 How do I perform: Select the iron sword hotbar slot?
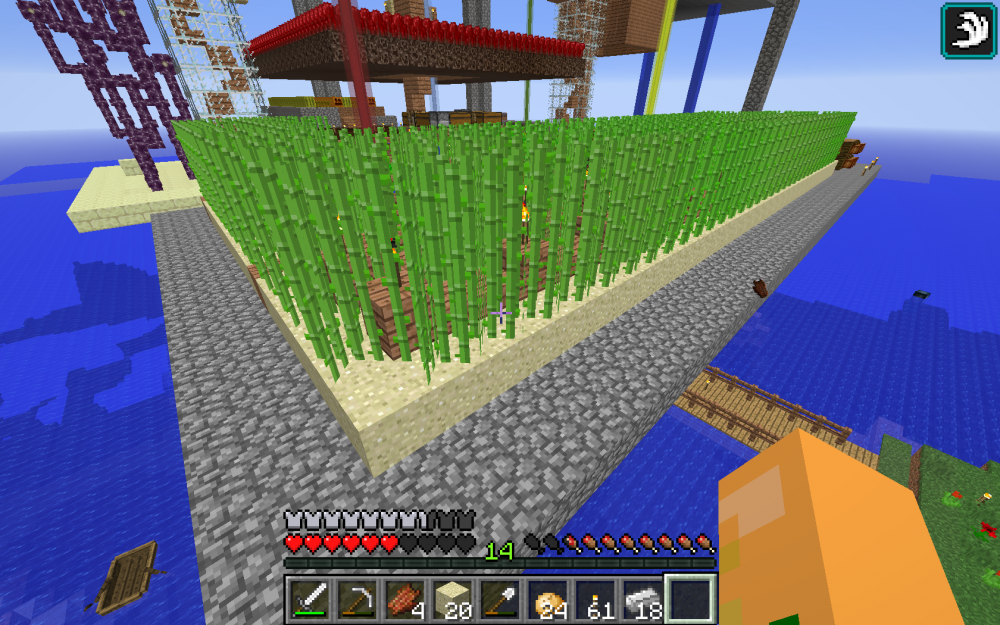point(308,600)
